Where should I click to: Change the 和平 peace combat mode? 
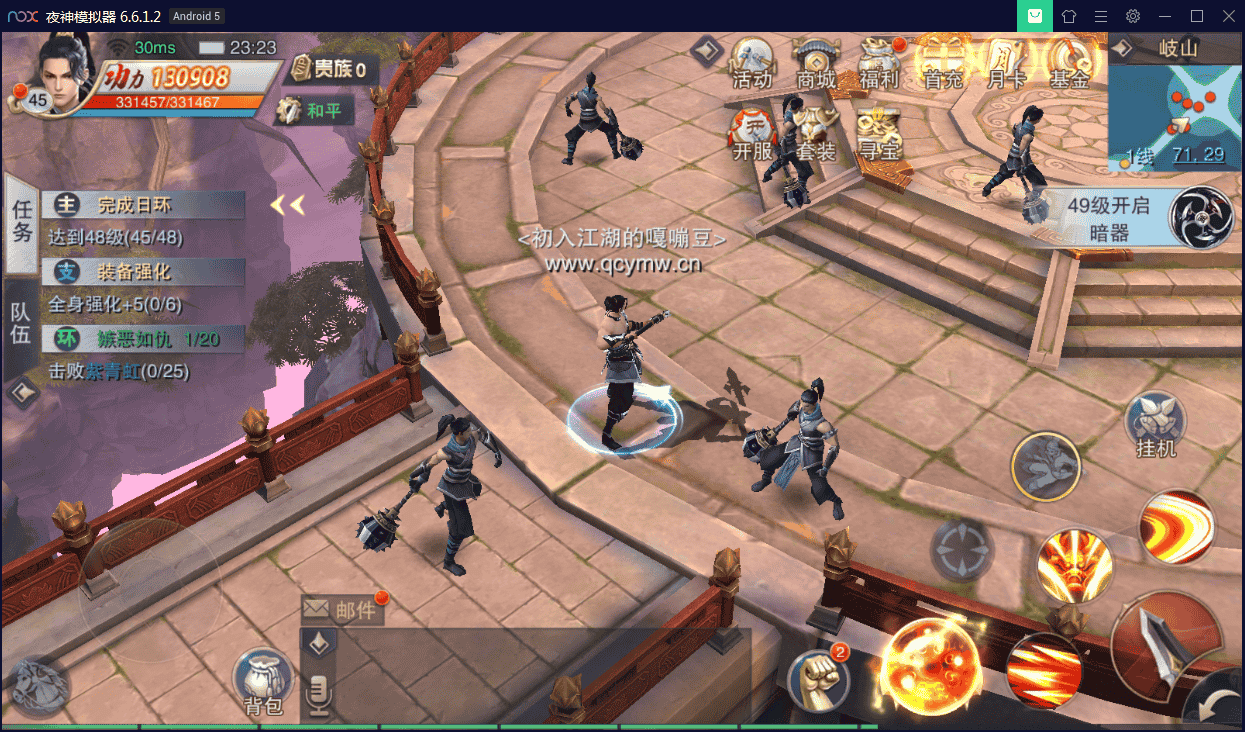click(x=314, y=110)
